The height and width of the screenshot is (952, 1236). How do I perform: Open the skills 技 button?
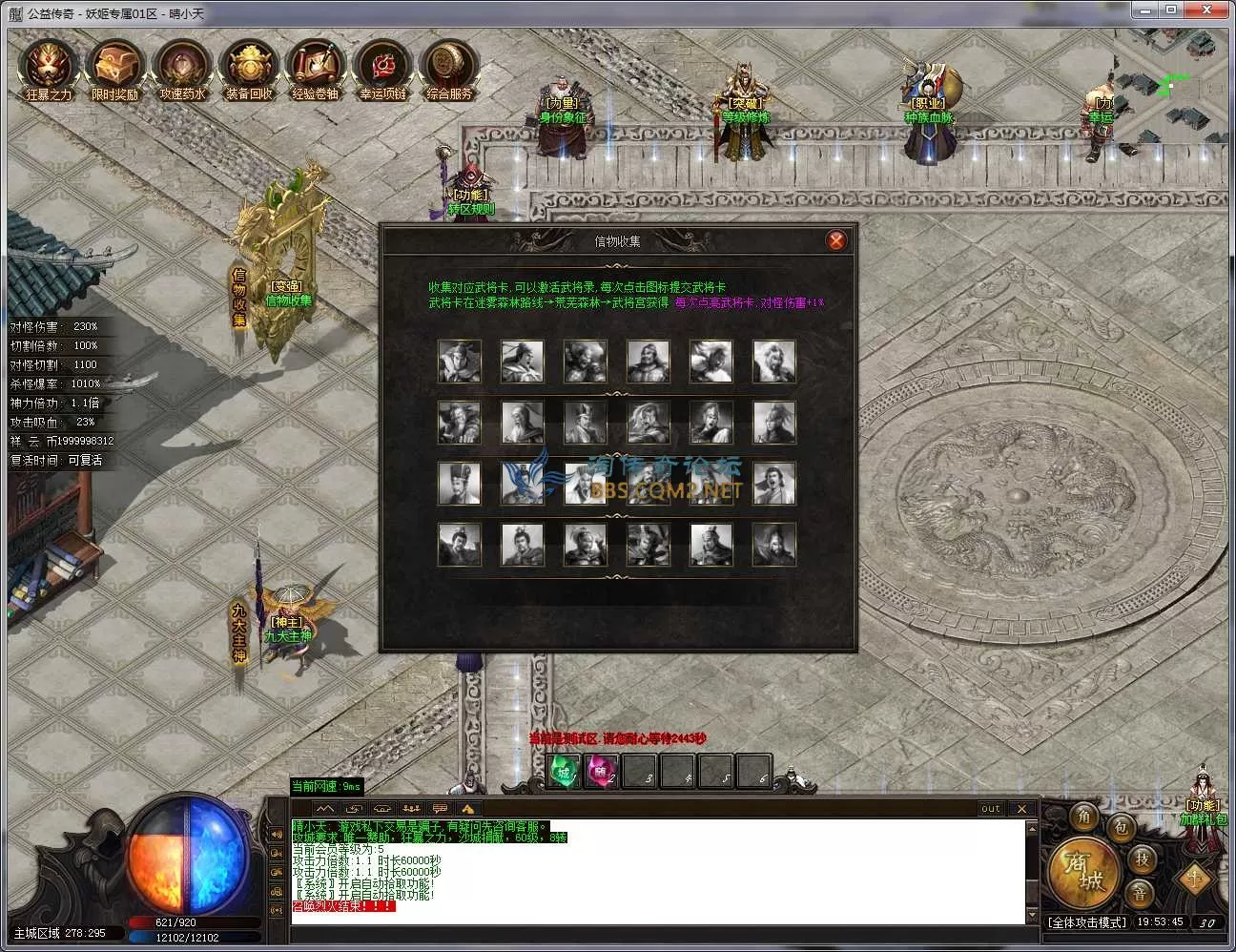point(1142,859)
